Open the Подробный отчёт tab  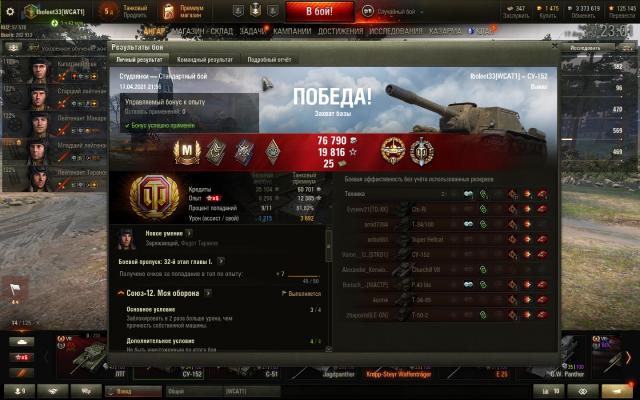pyautogui.click(x=268, y=60)
